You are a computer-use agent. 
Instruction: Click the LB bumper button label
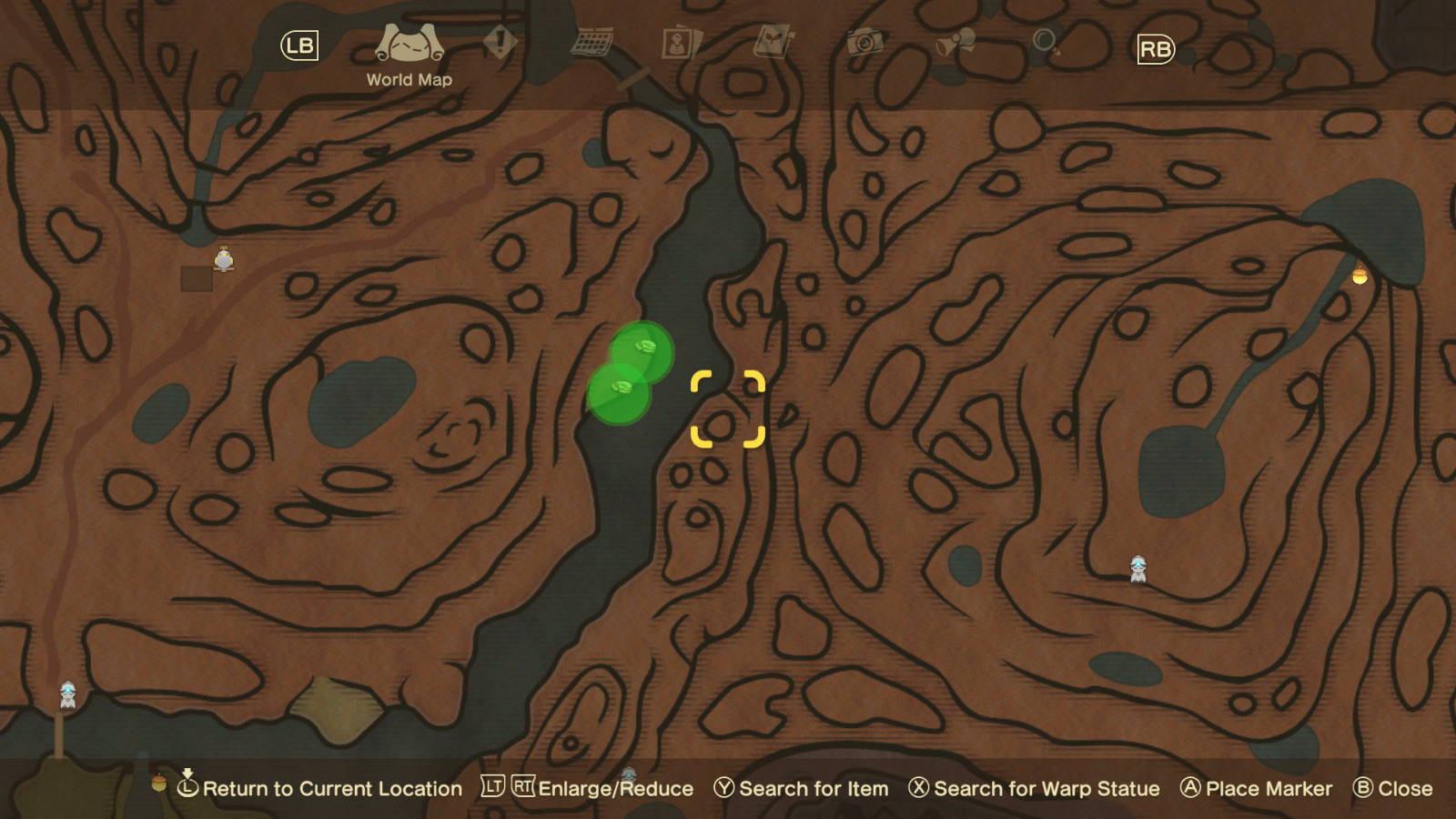300,43
